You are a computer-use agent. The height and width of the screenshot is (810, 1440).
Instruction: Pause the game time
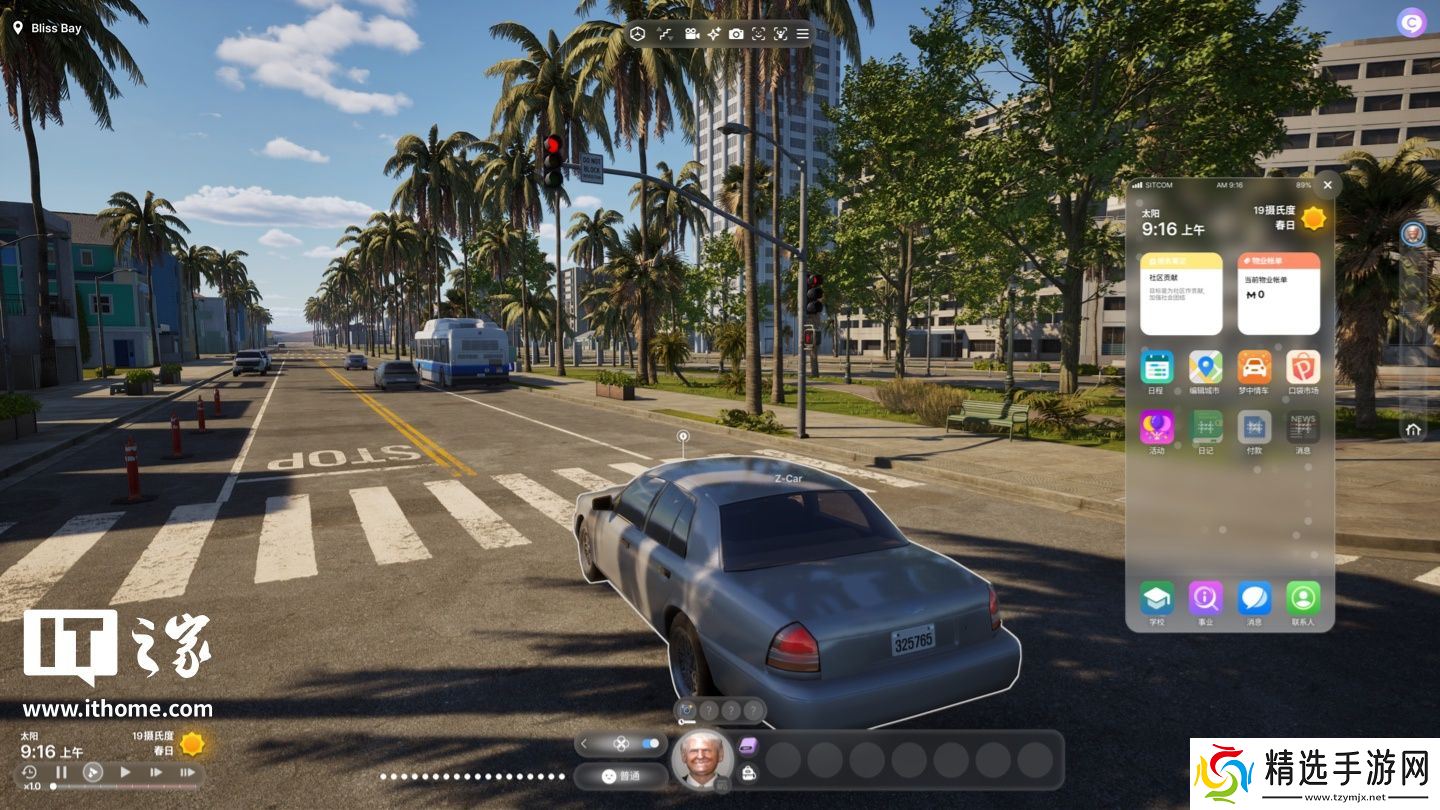point(61,772)
